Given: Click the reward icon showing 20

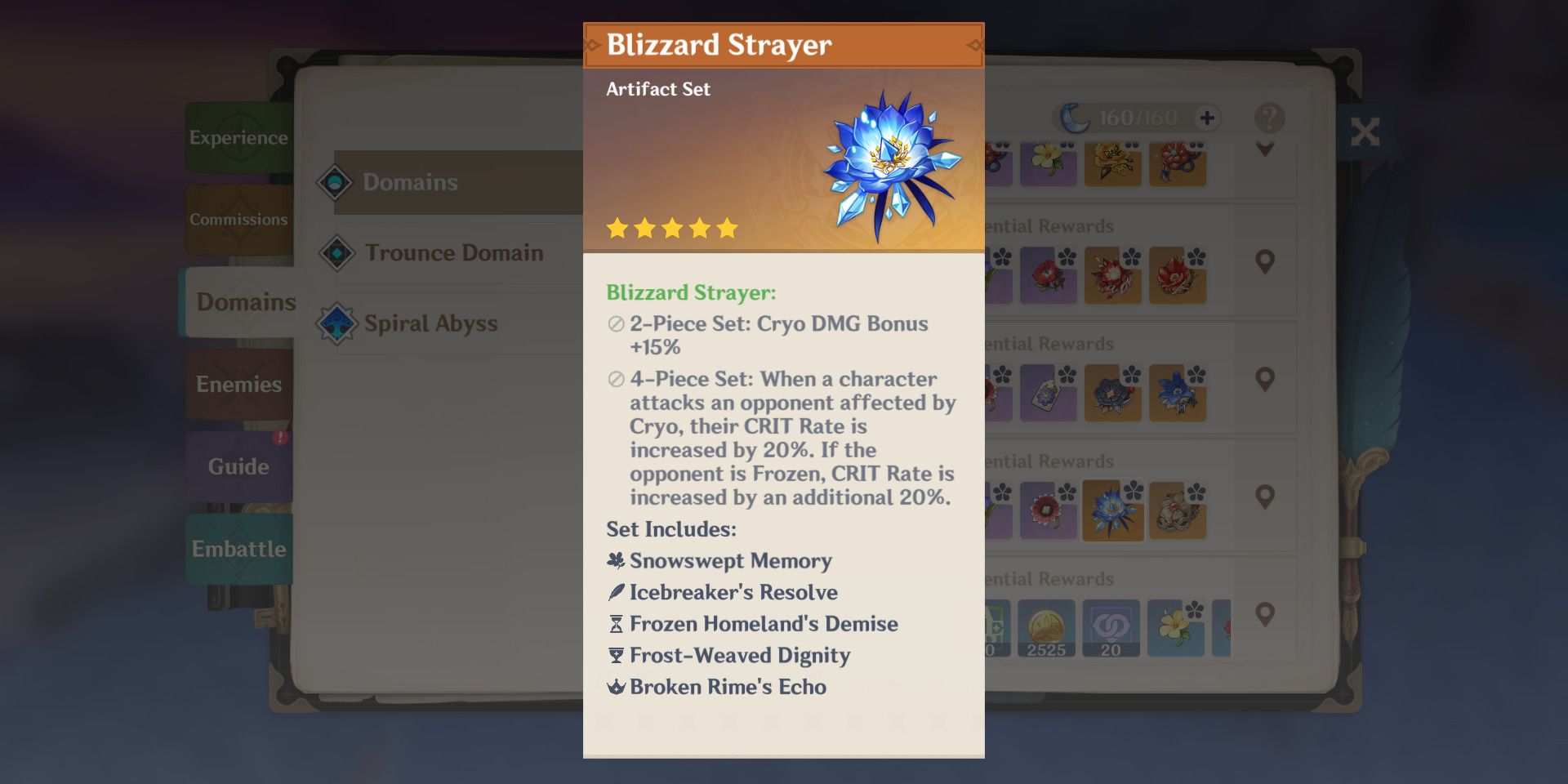Looking at the screenshot, I should coord(1111,628).
